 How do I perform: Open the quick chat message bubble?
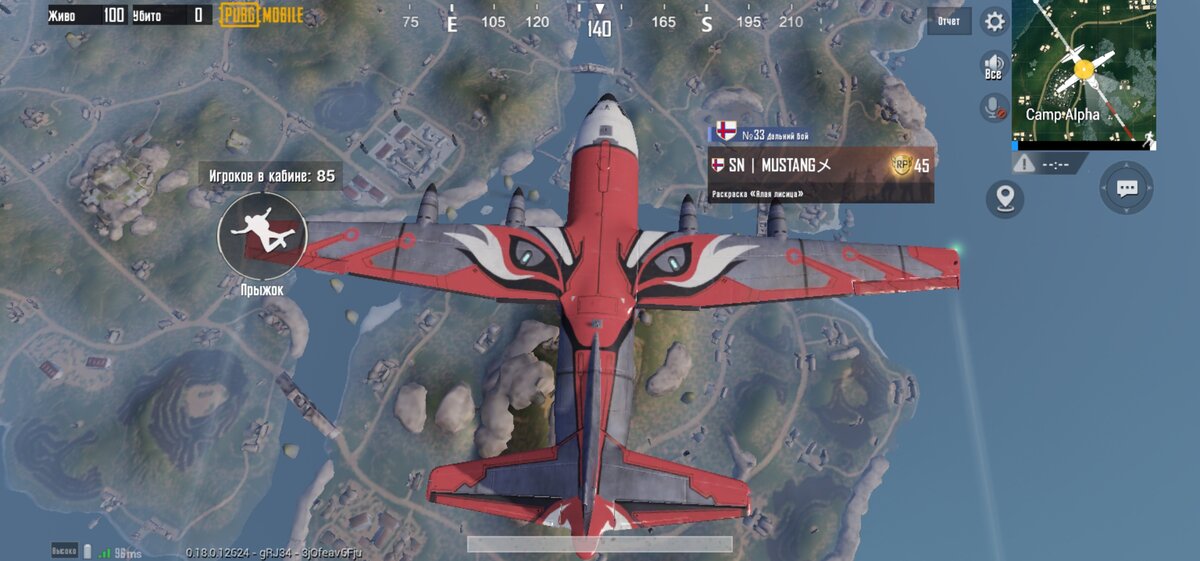click(x=1127, y=188)
